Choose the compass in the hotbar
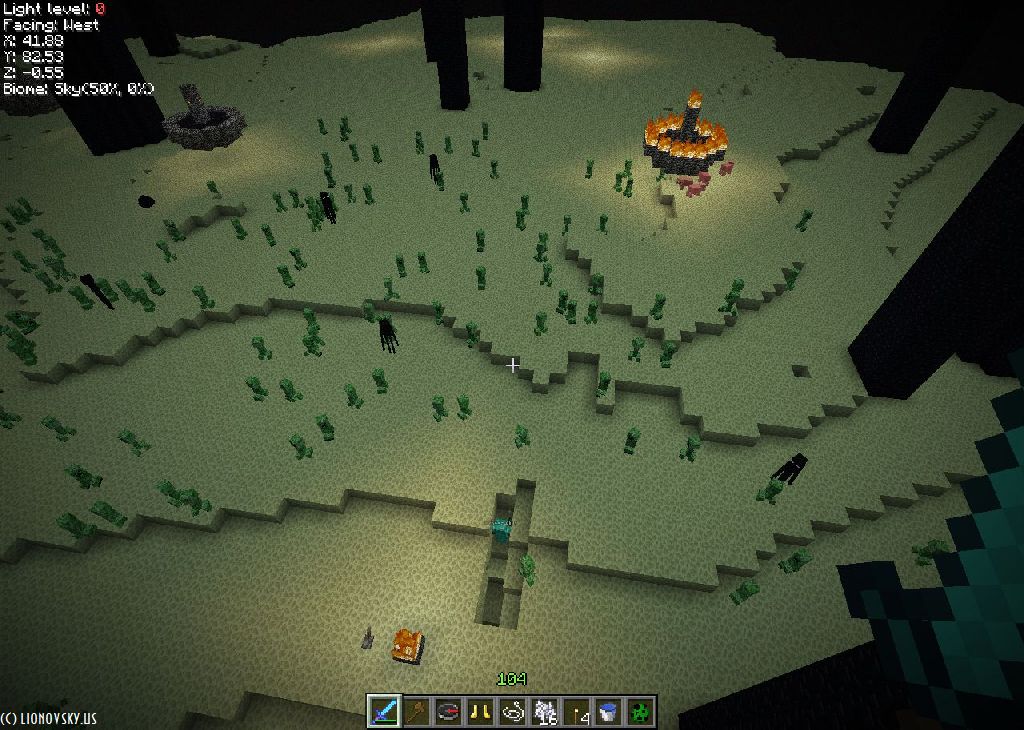 pyautogui.click(x=448, y=711)
